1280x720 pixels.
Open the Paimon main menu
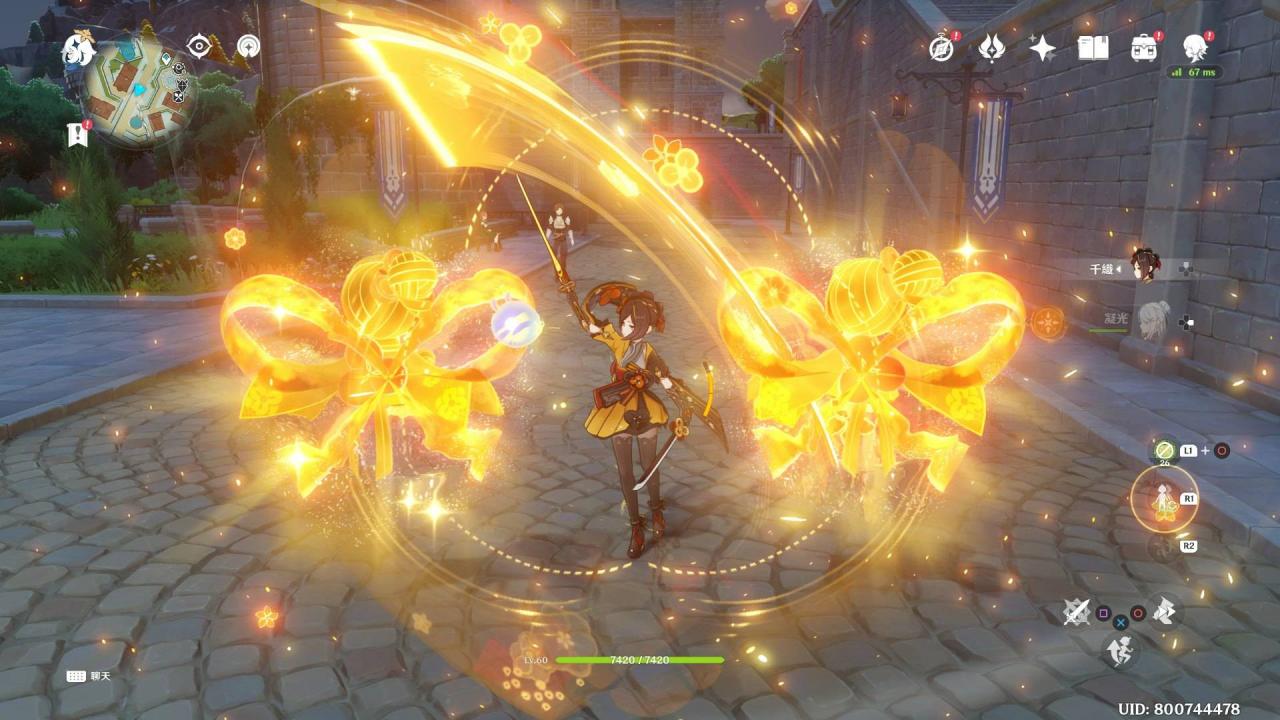pyautogui.click(x=78, y=47)
